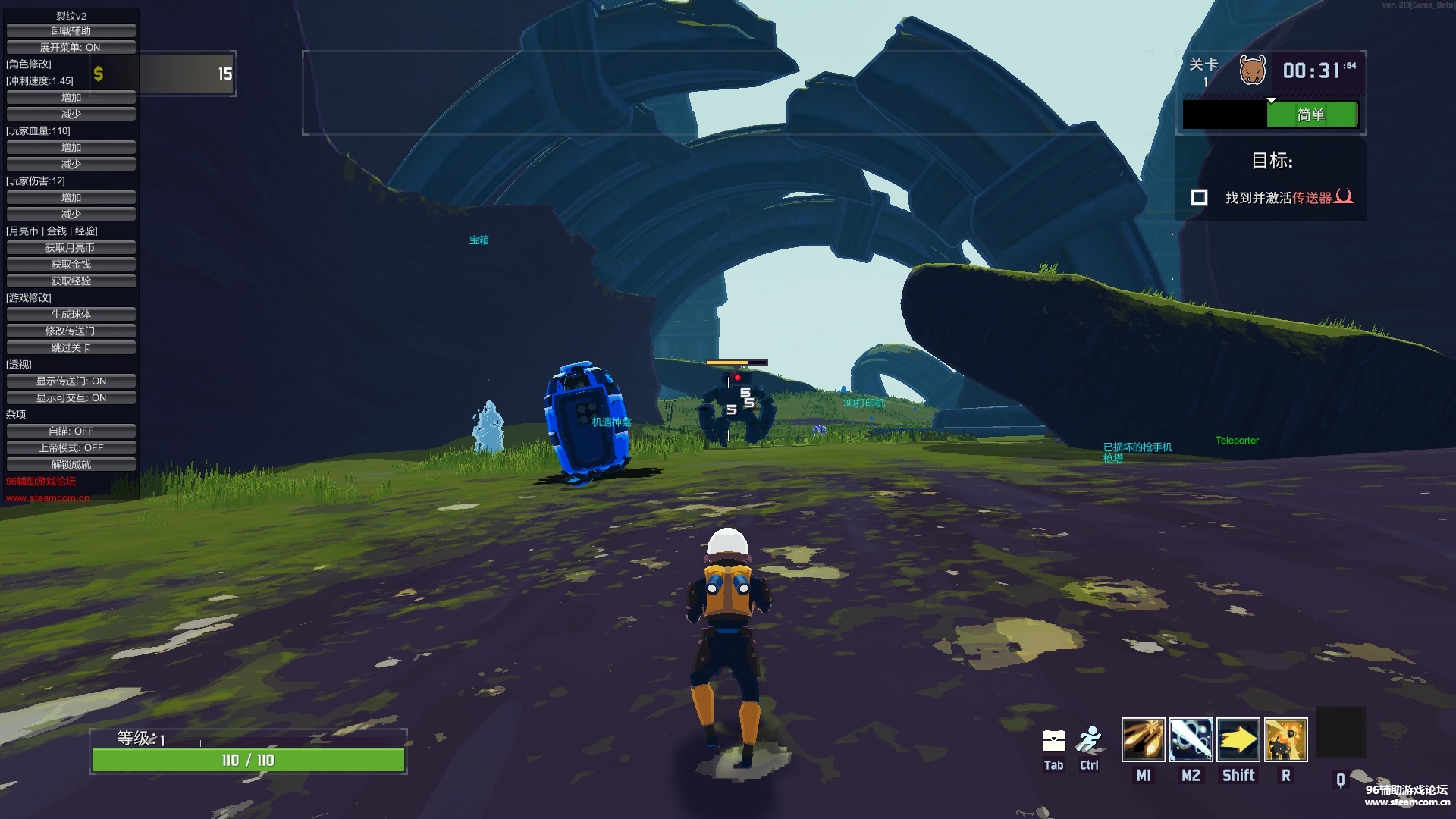Turn on the 自瞄 aimbot toggle

click(x=71, y=431)
